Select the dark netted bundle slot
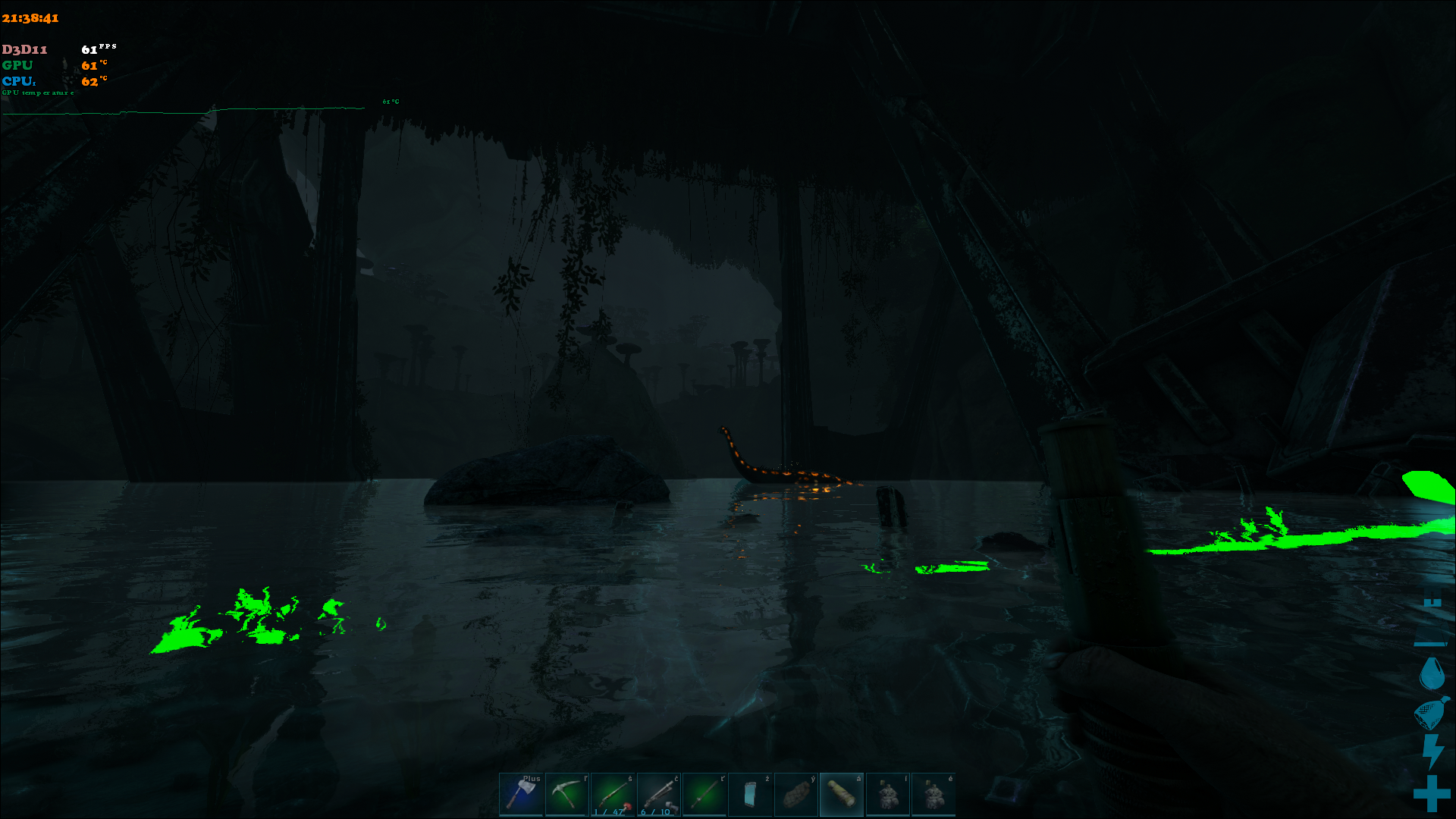The width and height of the screenshot is (1456, 819). point(795,794)
